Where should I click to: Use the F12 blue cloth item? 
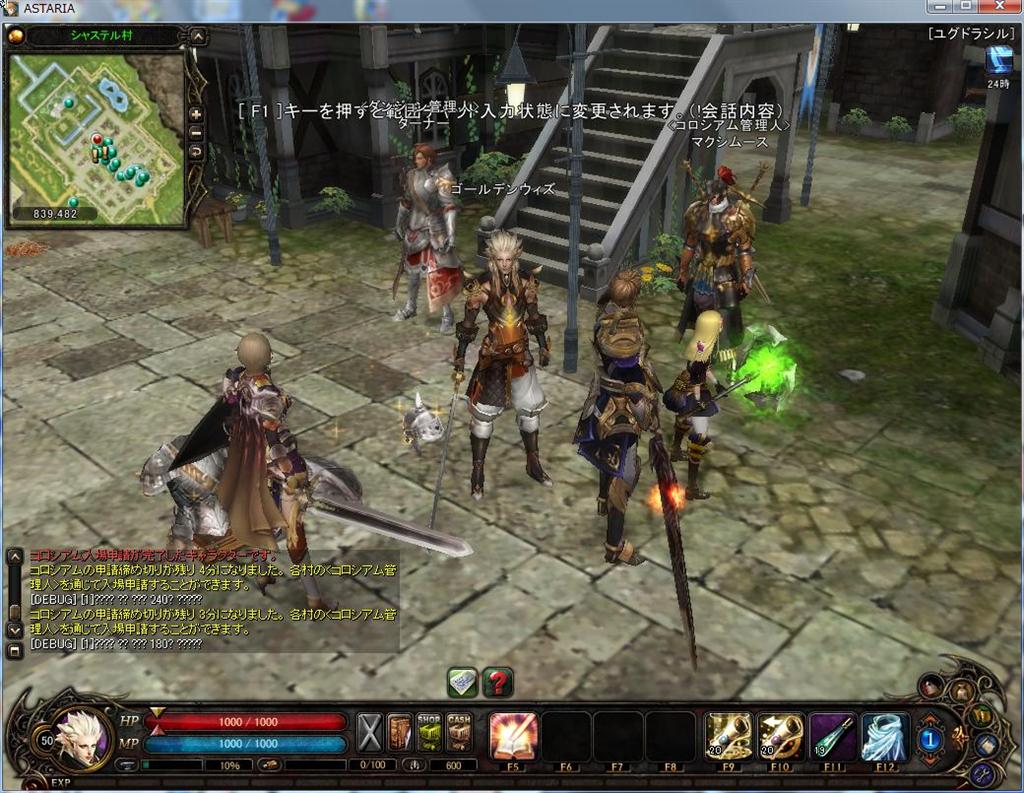(885, 736)
